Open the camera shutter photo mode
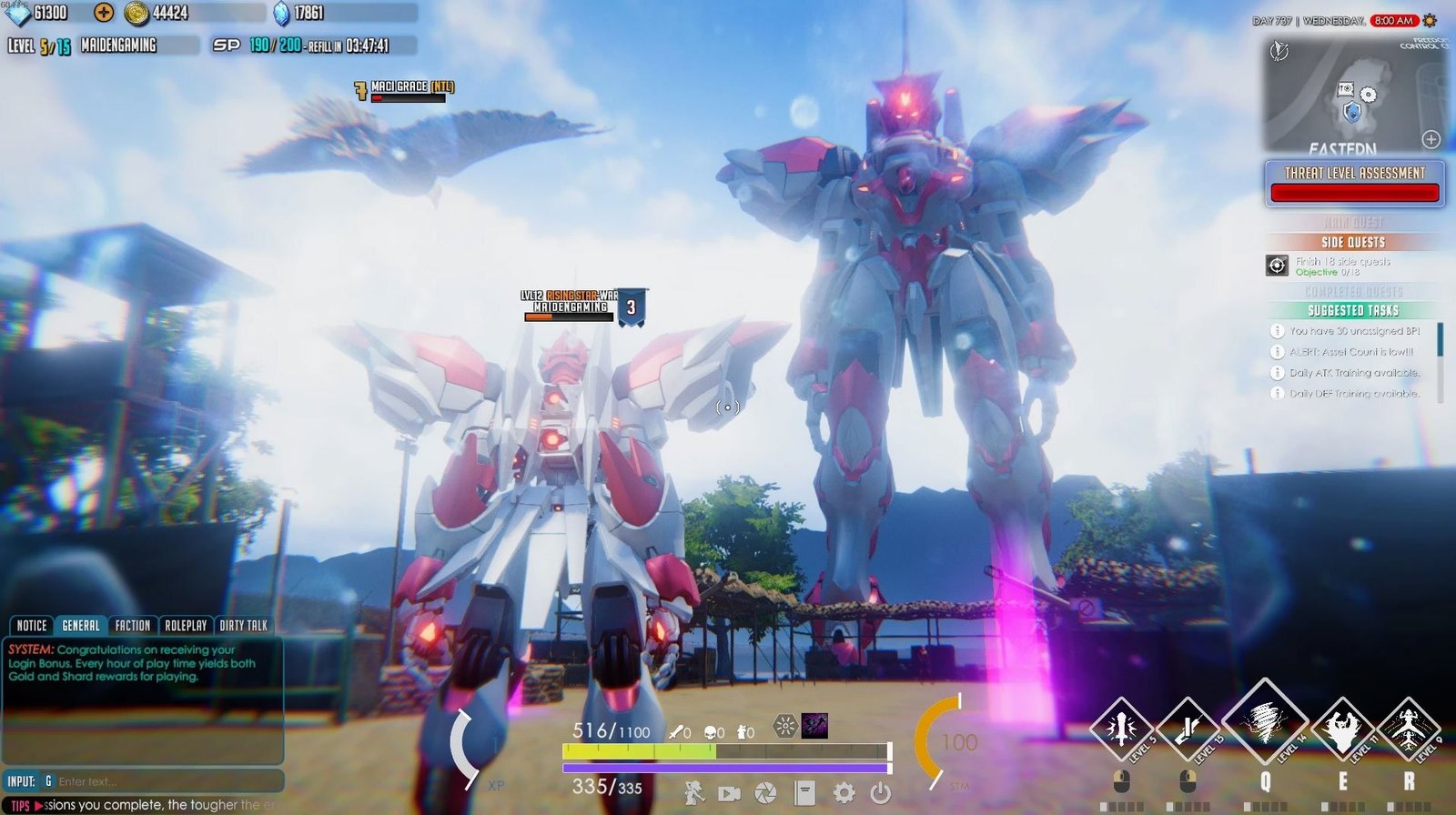Screen dimensions: 1456x815 coord(766,793)
